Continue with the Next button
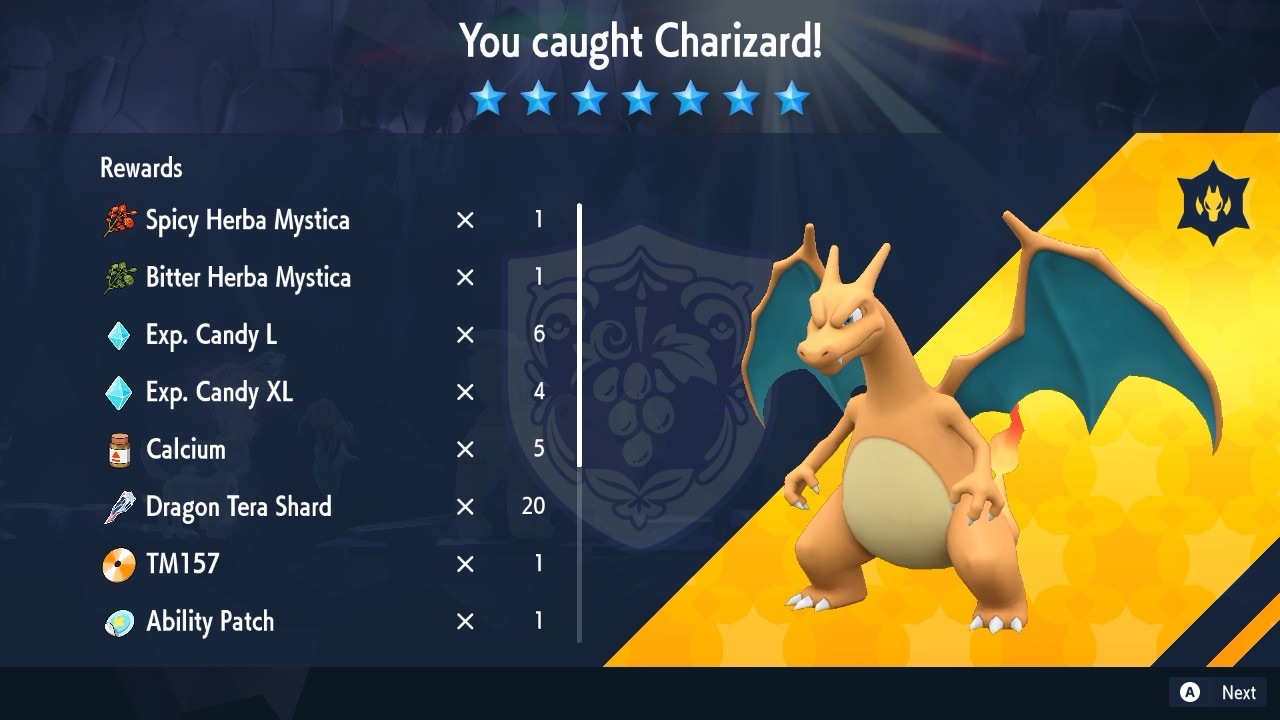 click(1218, 692)
